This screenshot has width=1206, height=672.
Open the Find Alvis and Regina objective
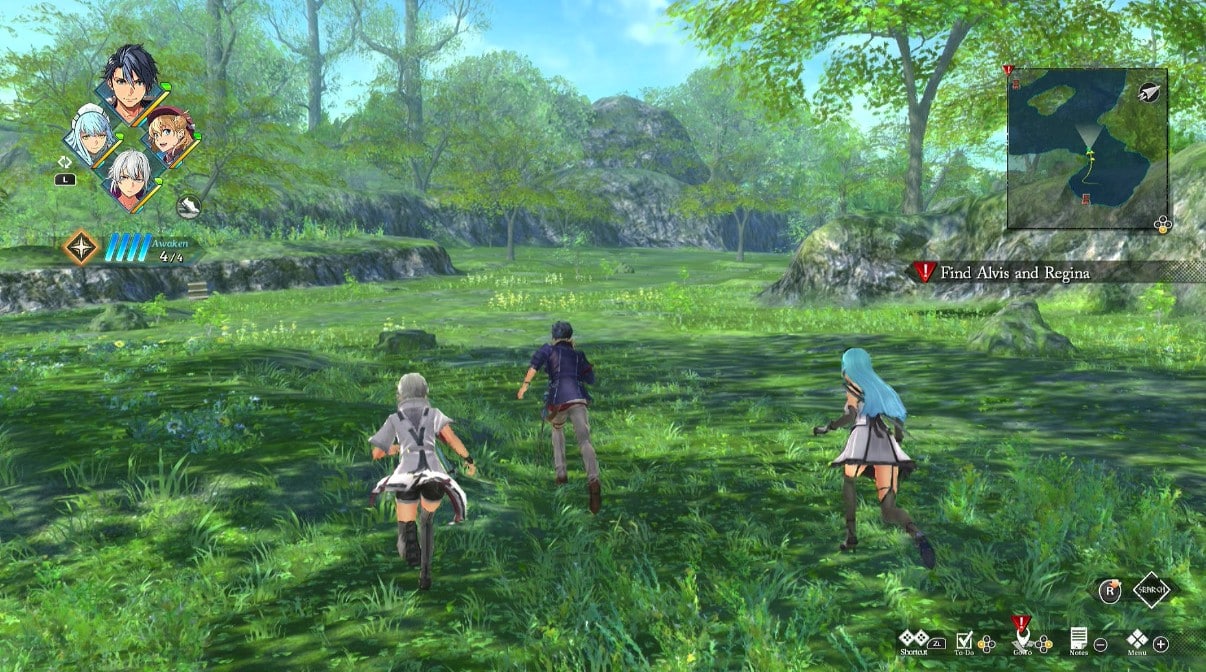pyautogui.click(x=1015, y=272)
